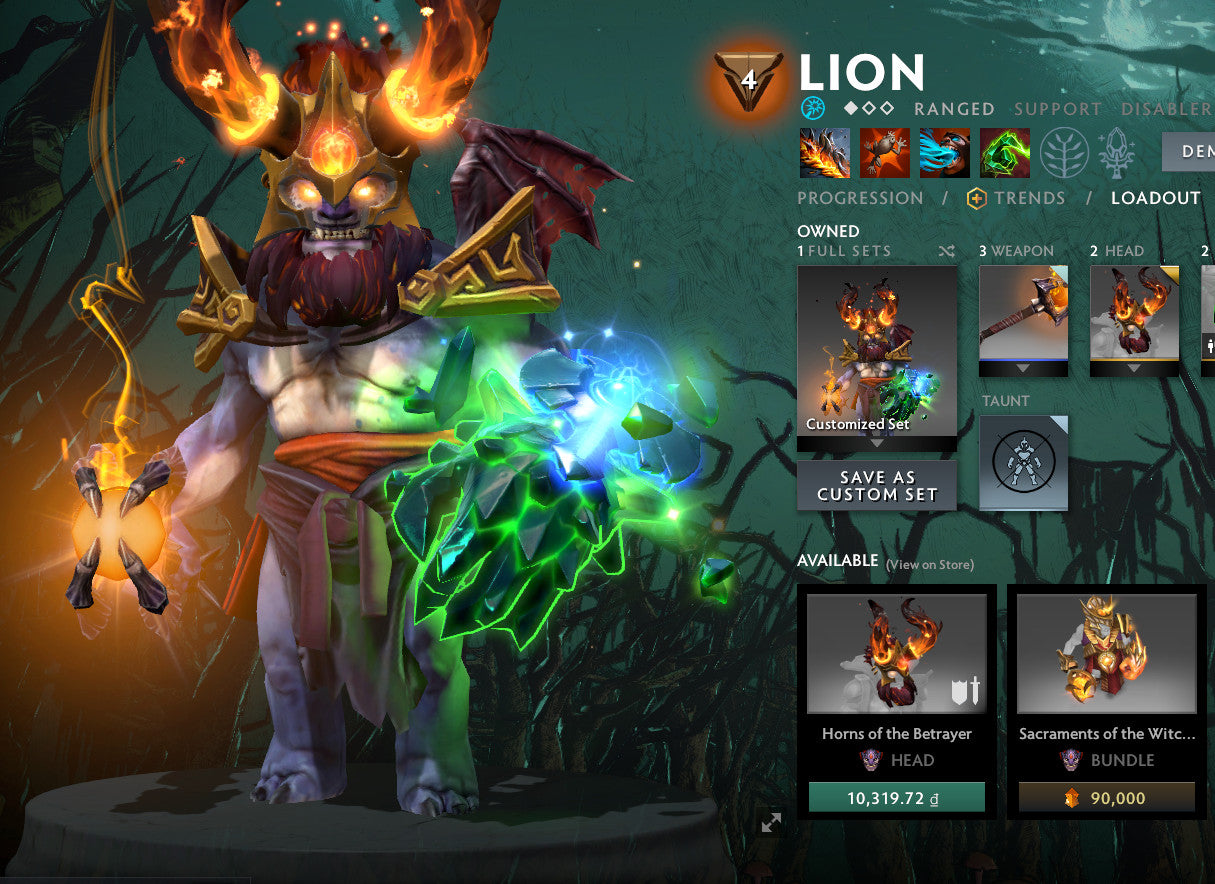Preview the Sacraments of the Witch bundle
1215x884 pixels.
(x=1106, y=653)
